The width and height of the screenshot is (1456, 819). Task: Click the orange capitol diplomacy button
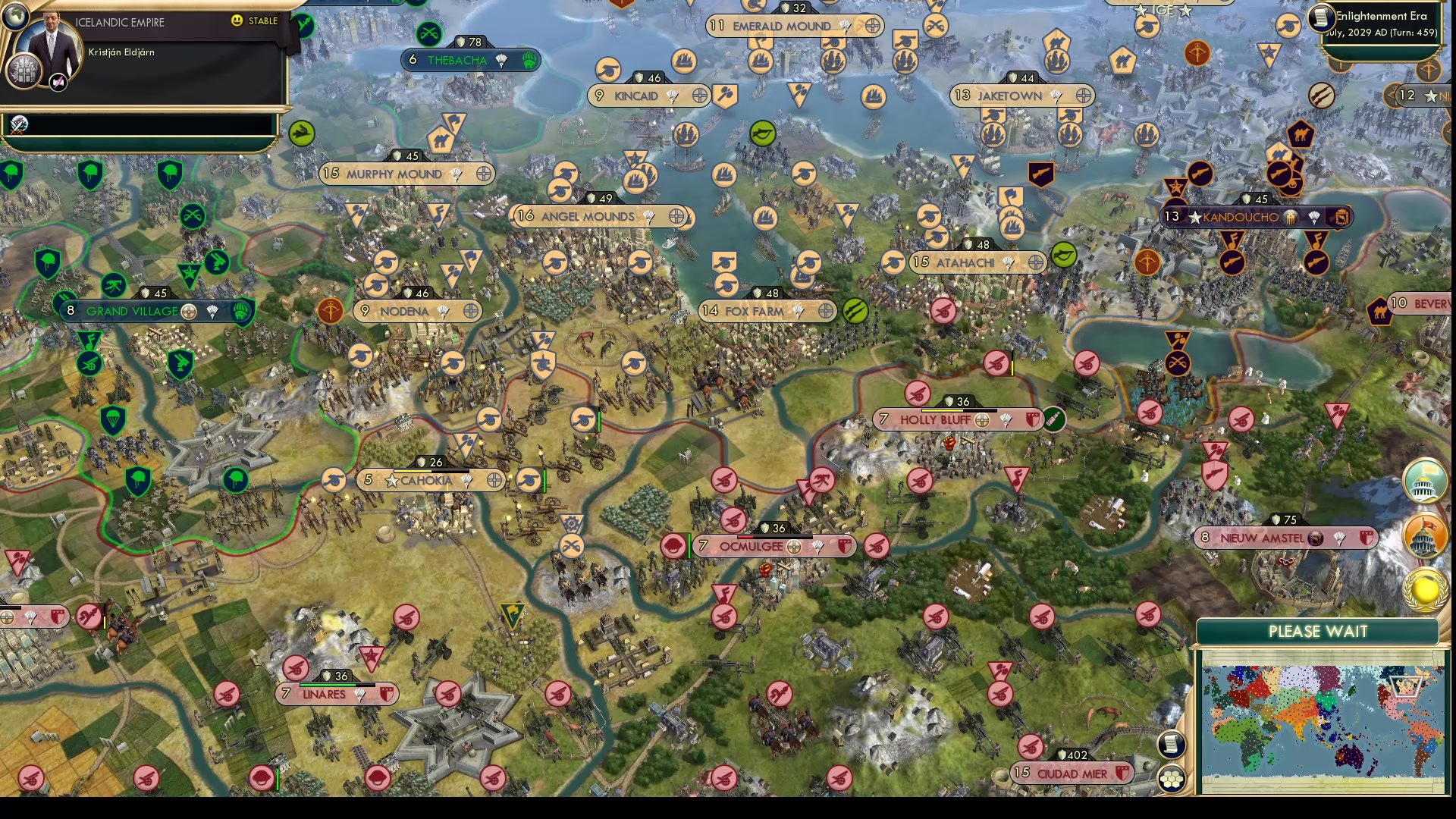(x=1423, y=535)
